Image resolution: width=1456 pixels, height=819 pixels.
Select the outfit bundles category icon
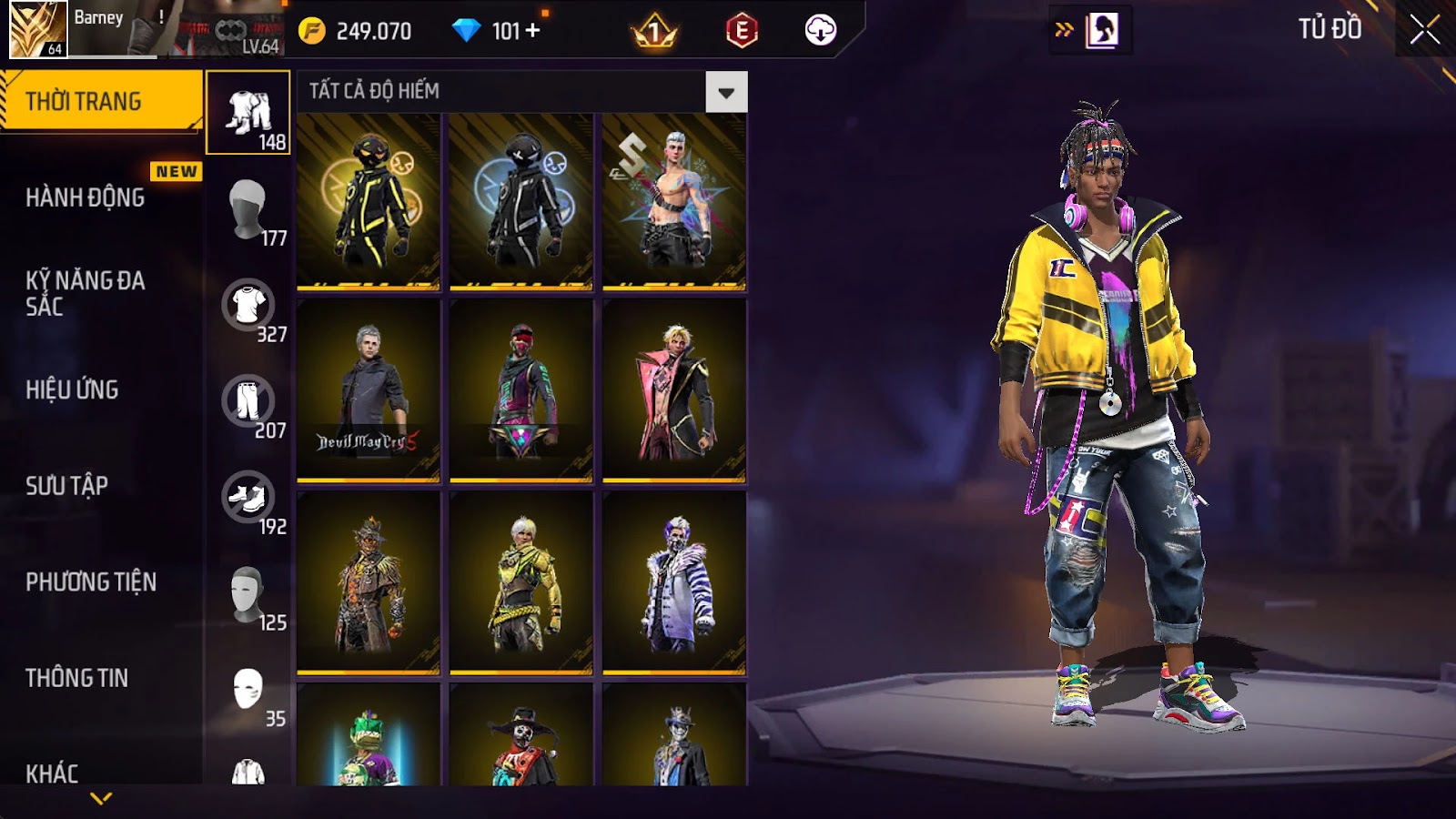click(x=248, y=113)
